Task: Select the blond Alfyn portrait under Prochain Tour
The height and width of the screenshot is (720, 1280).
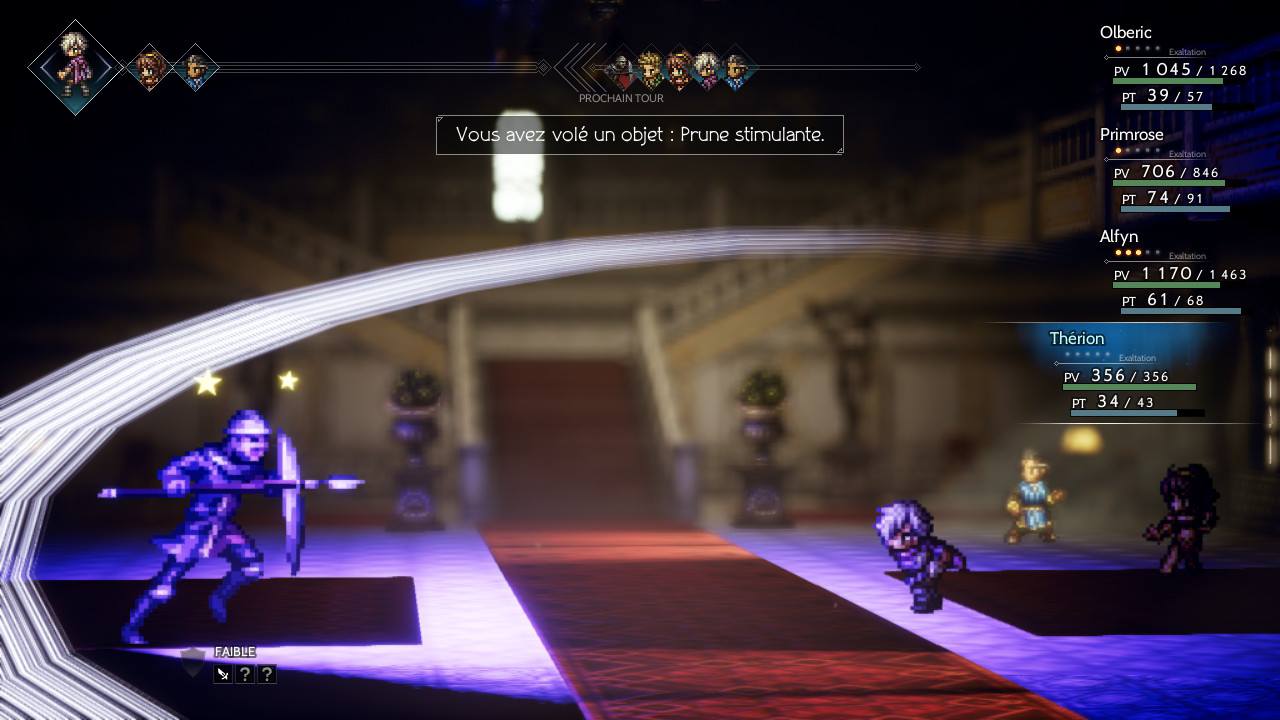Action: click(x=650, y=68)
